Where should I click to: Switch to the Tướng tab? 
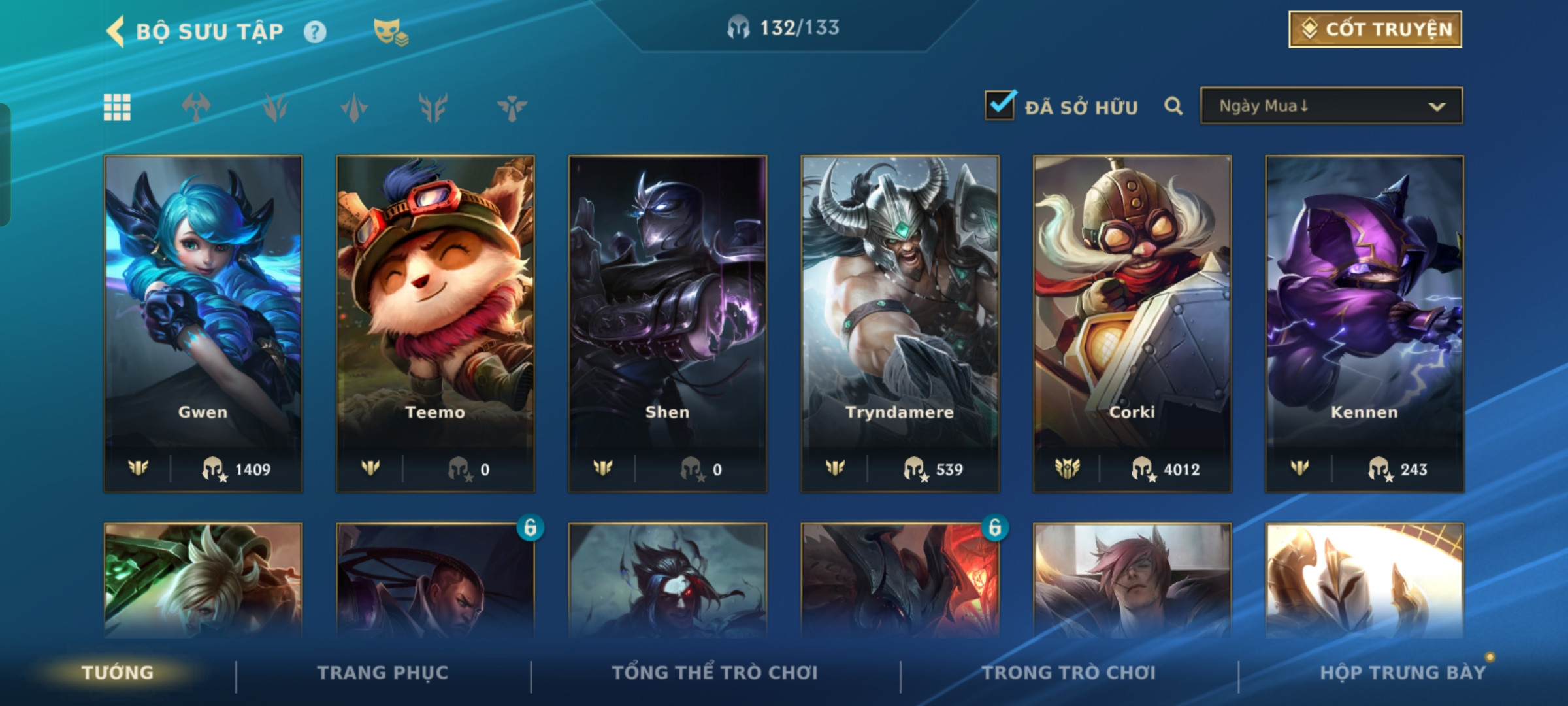tap(118, 673)
